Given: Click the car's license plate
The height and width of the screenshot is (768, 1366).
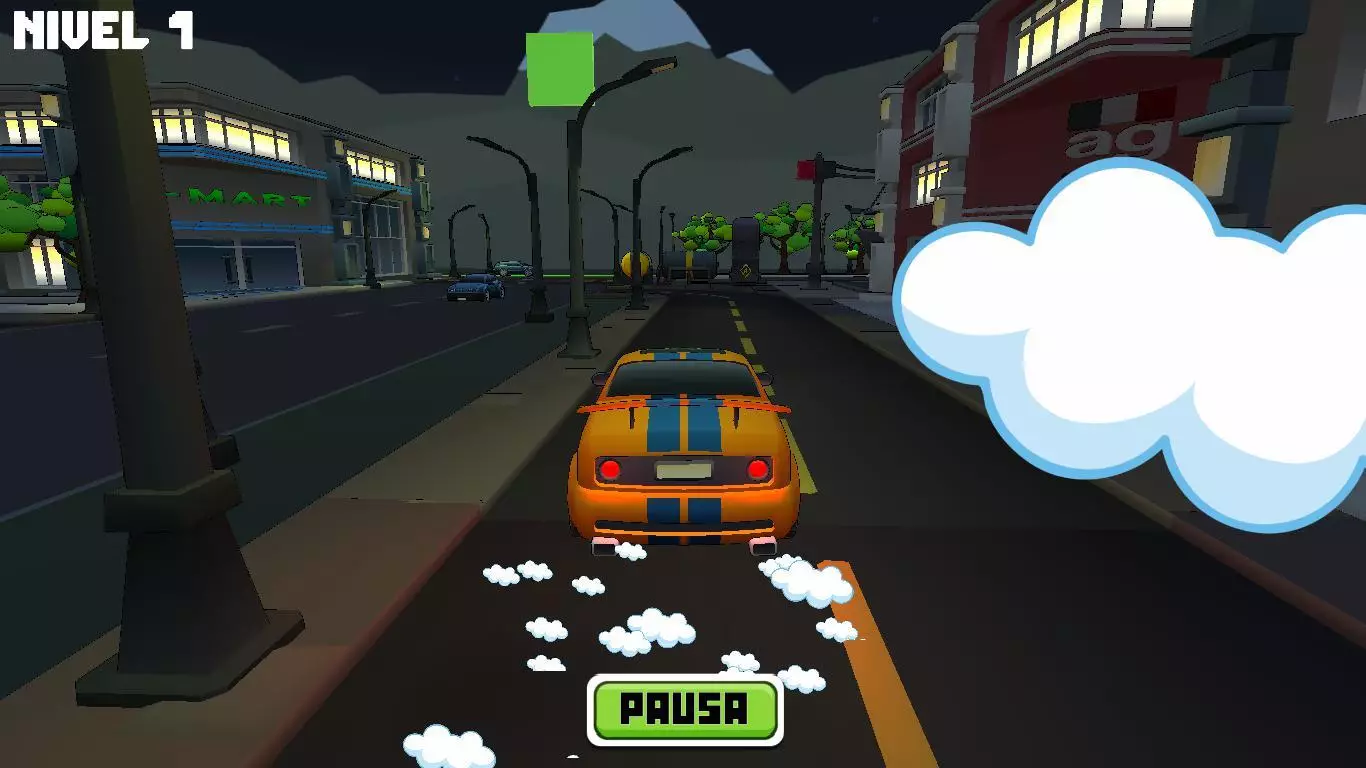Looking at the screenshot, I should 683,470.
